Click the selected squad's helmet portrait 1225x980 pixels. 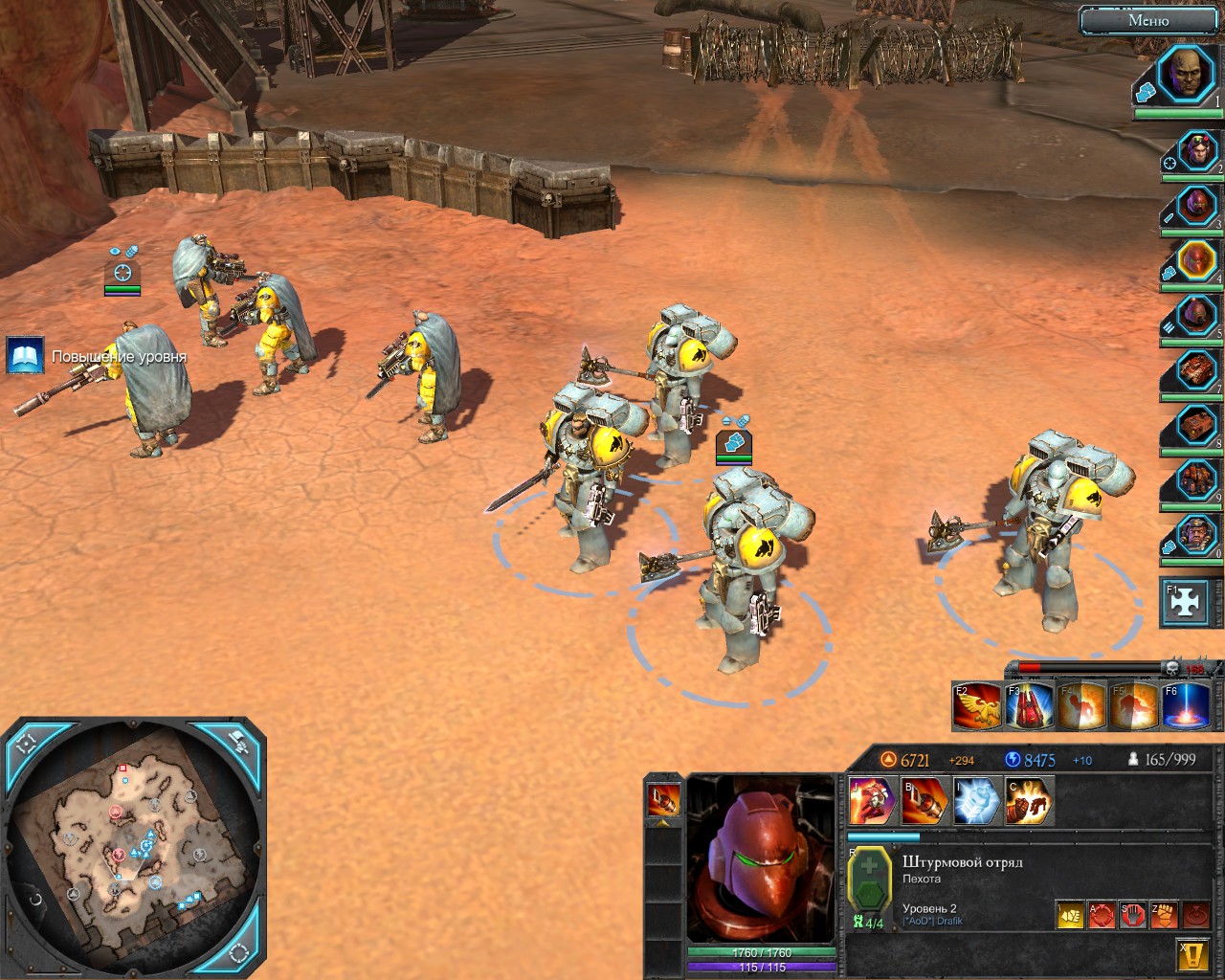pyautogui.click(x=761, y=858)
